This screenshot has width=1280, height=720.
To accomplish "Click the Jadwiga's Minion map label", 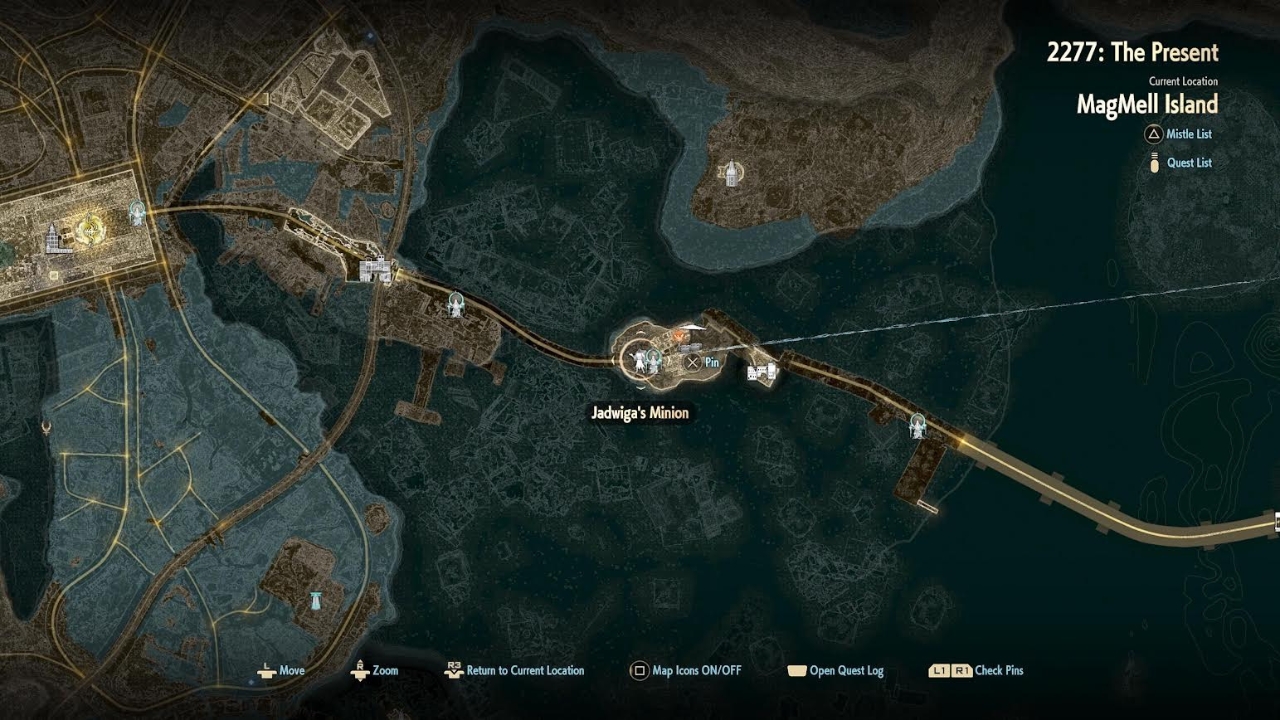I will [639, 412].
